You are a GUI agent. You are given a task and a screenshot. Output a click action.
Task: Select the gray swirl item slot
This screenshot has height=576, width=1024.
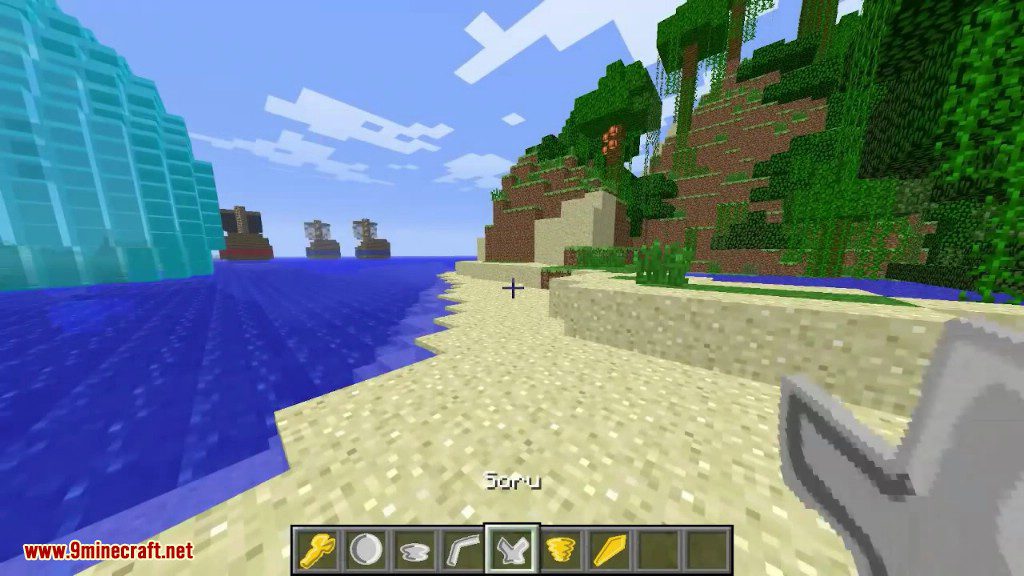coord(414,549)
